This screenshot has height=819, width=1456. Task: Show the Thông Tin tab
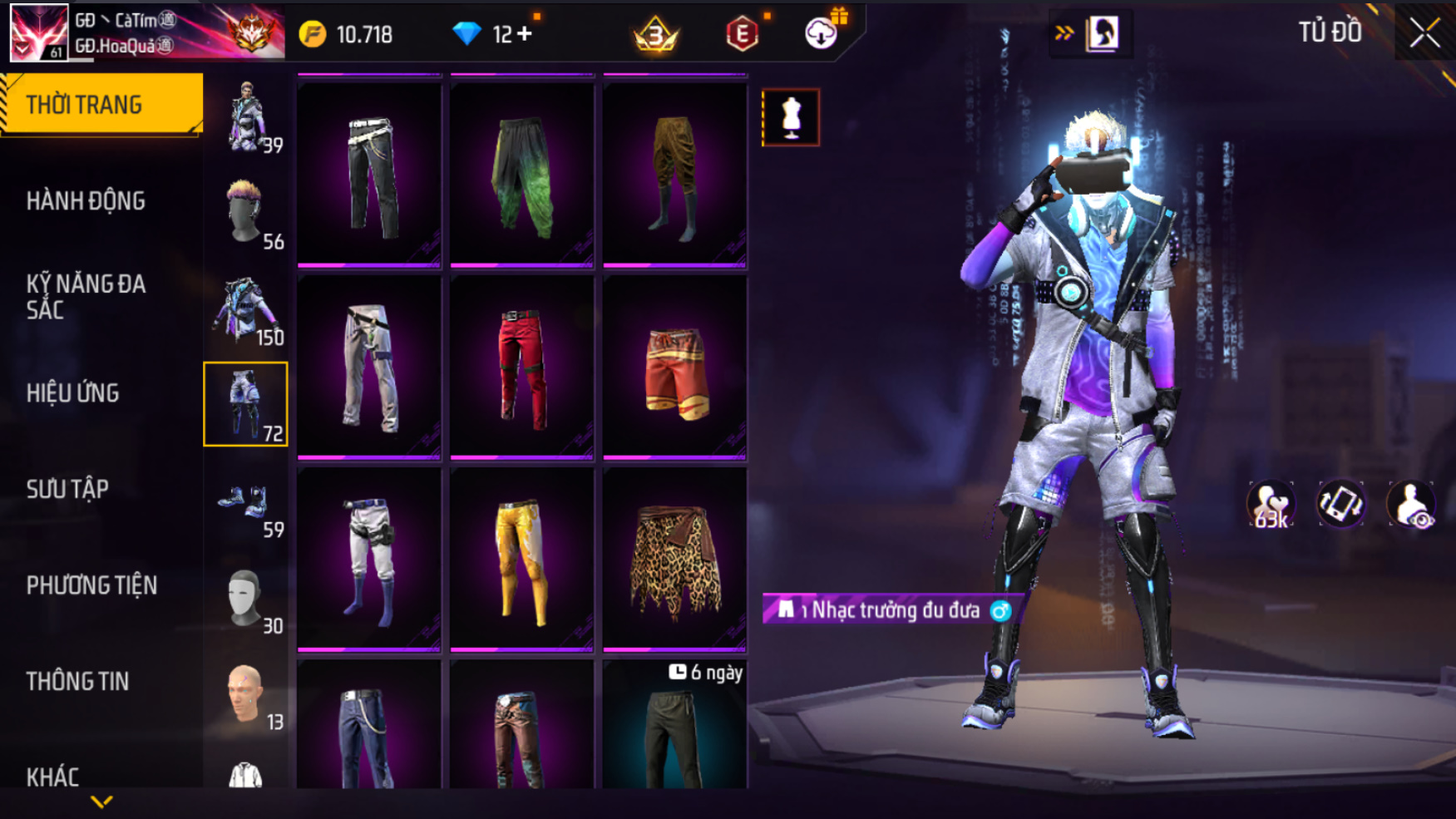(77, 682)
